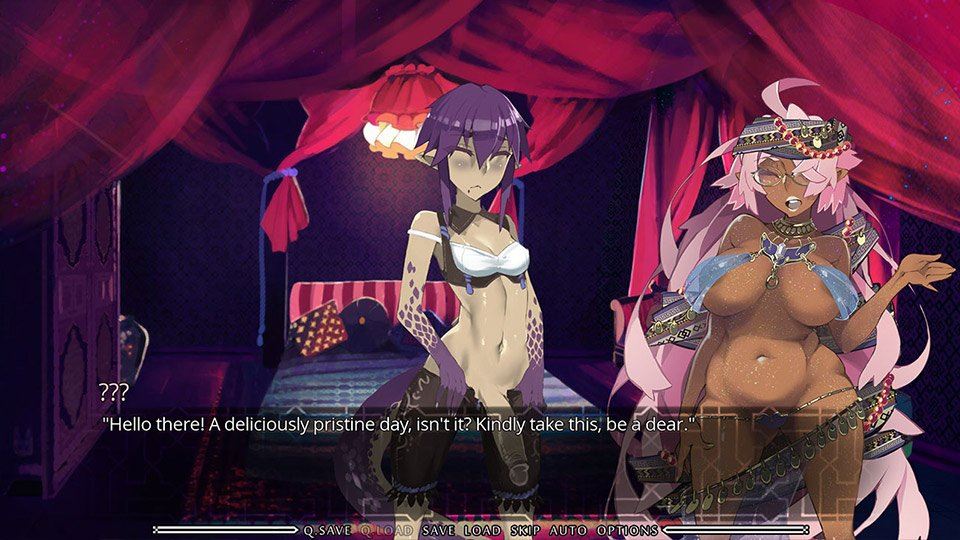Toggle AUTO dialogue advance
This screenshot has height=540, width=960.
point(567,530)
